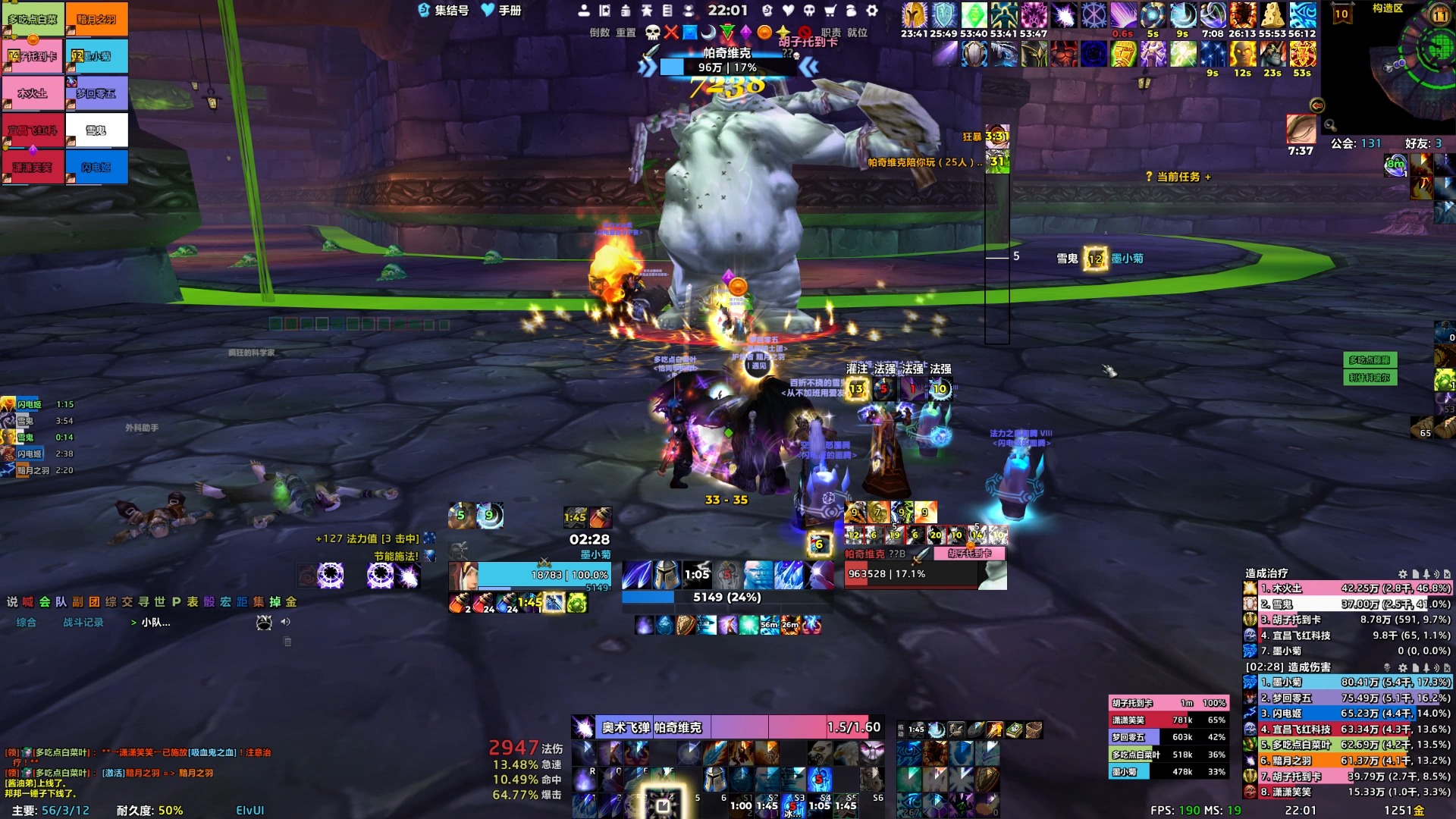This screenshot has height=819, width=1456.
Task: Switch to the 战斗记录 combat log tab
Action: pyautogui.click(x=83, y=623)
